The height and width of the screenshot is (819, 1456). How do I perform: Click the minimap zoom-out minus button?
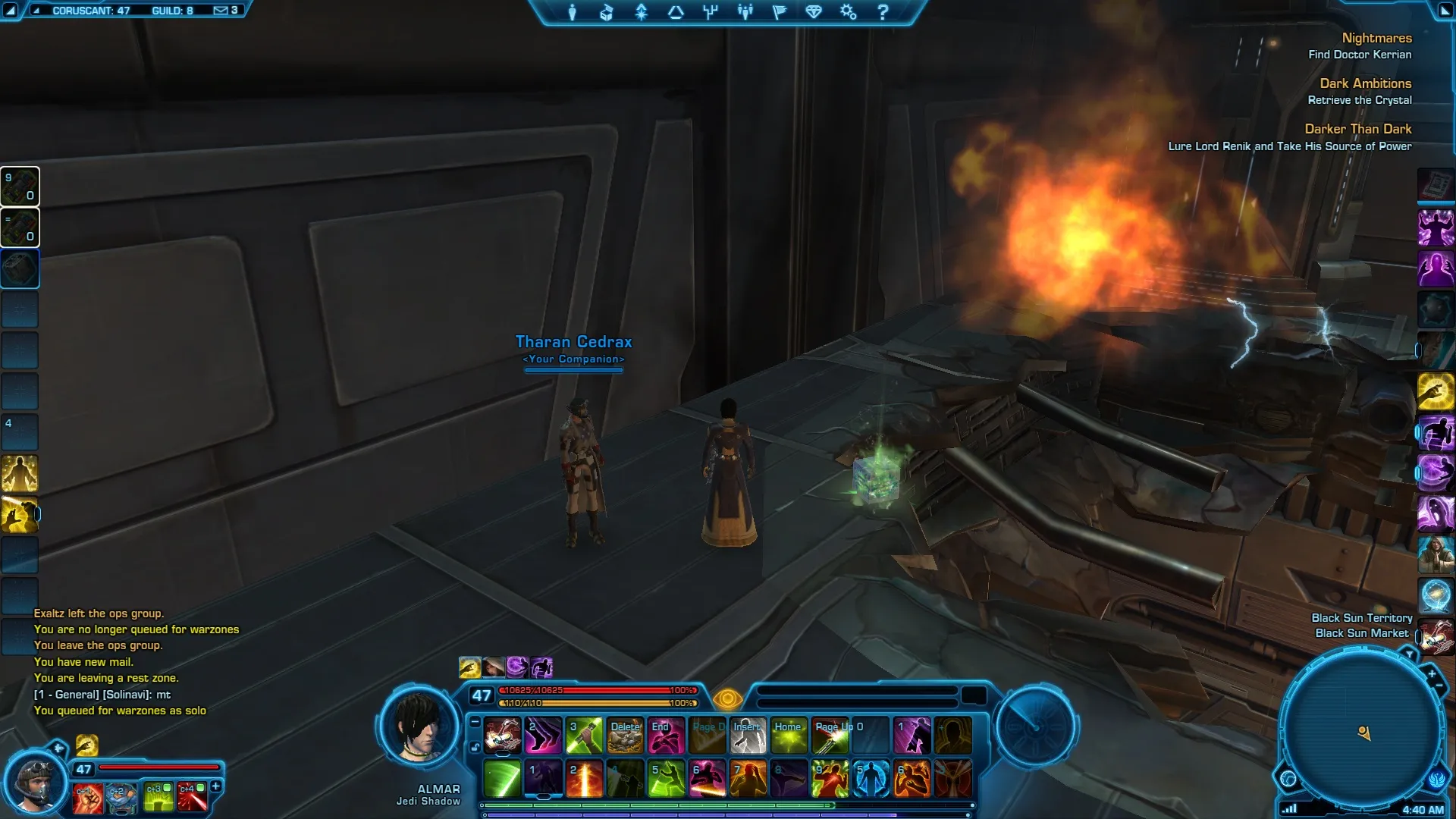tap(1439, 686)
